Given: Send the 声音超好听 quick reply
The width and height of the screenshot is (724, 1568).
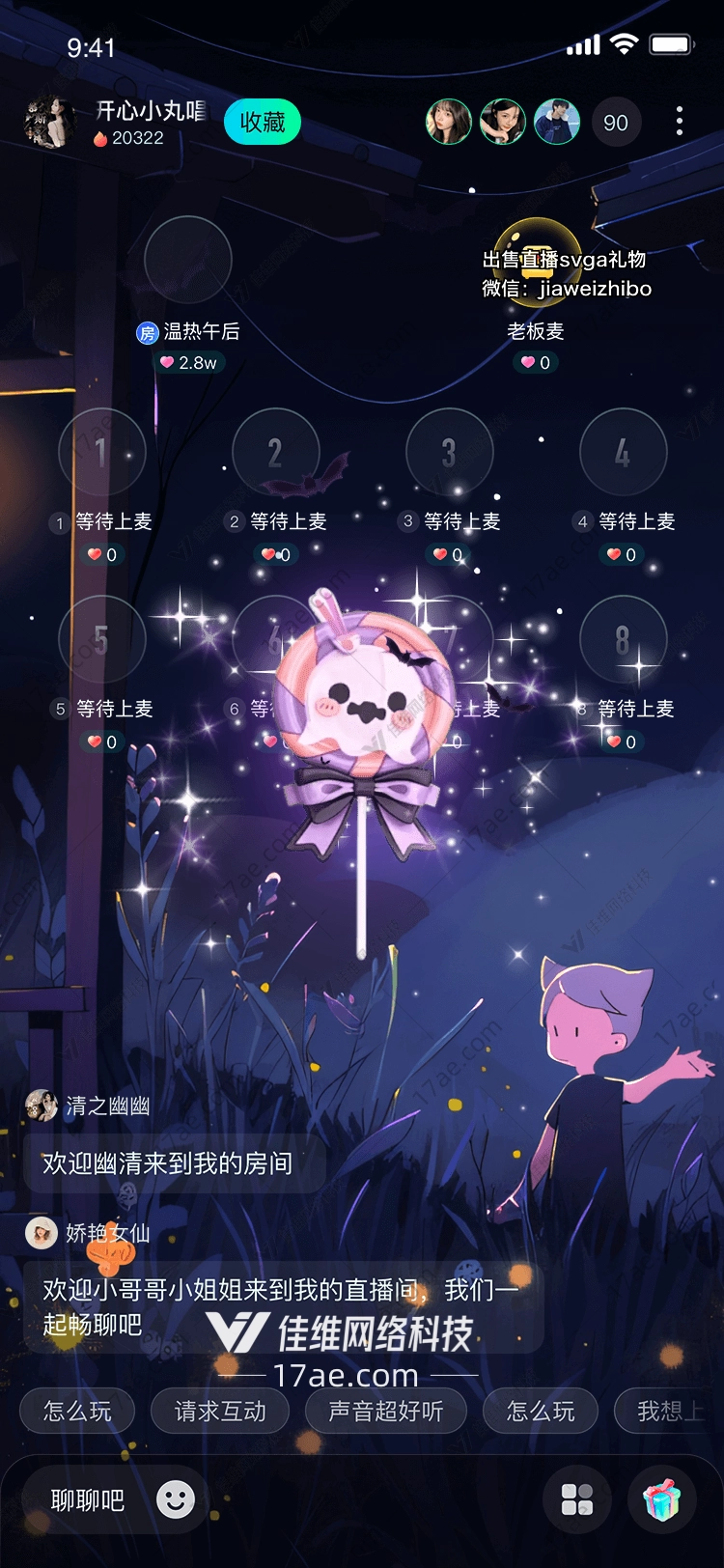Looking at the screenshot, I should 386,1412.
